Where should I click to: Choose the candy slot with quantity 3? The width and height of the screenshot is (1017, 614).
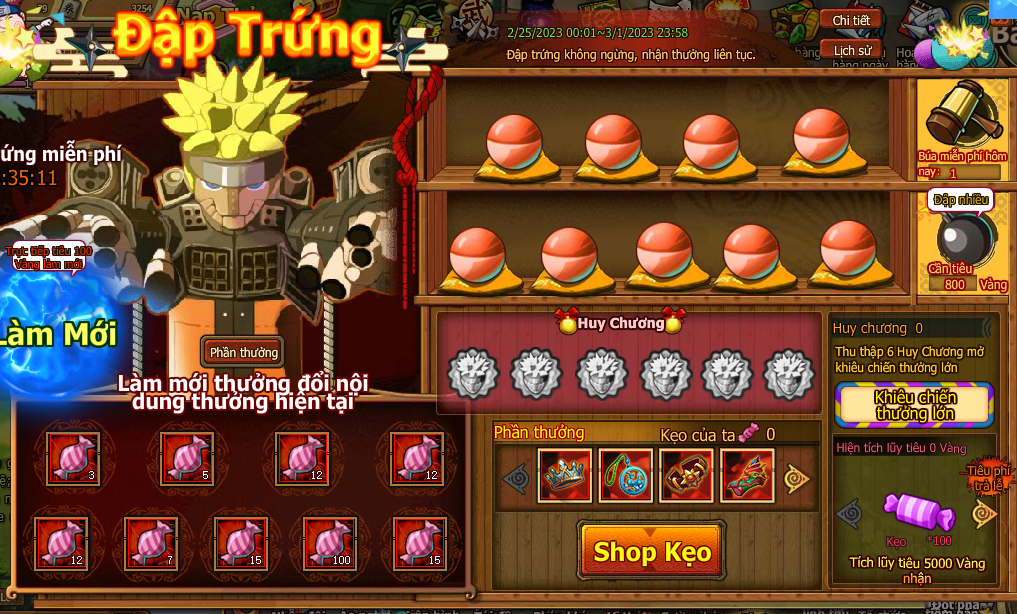click(x=74, y=457)
